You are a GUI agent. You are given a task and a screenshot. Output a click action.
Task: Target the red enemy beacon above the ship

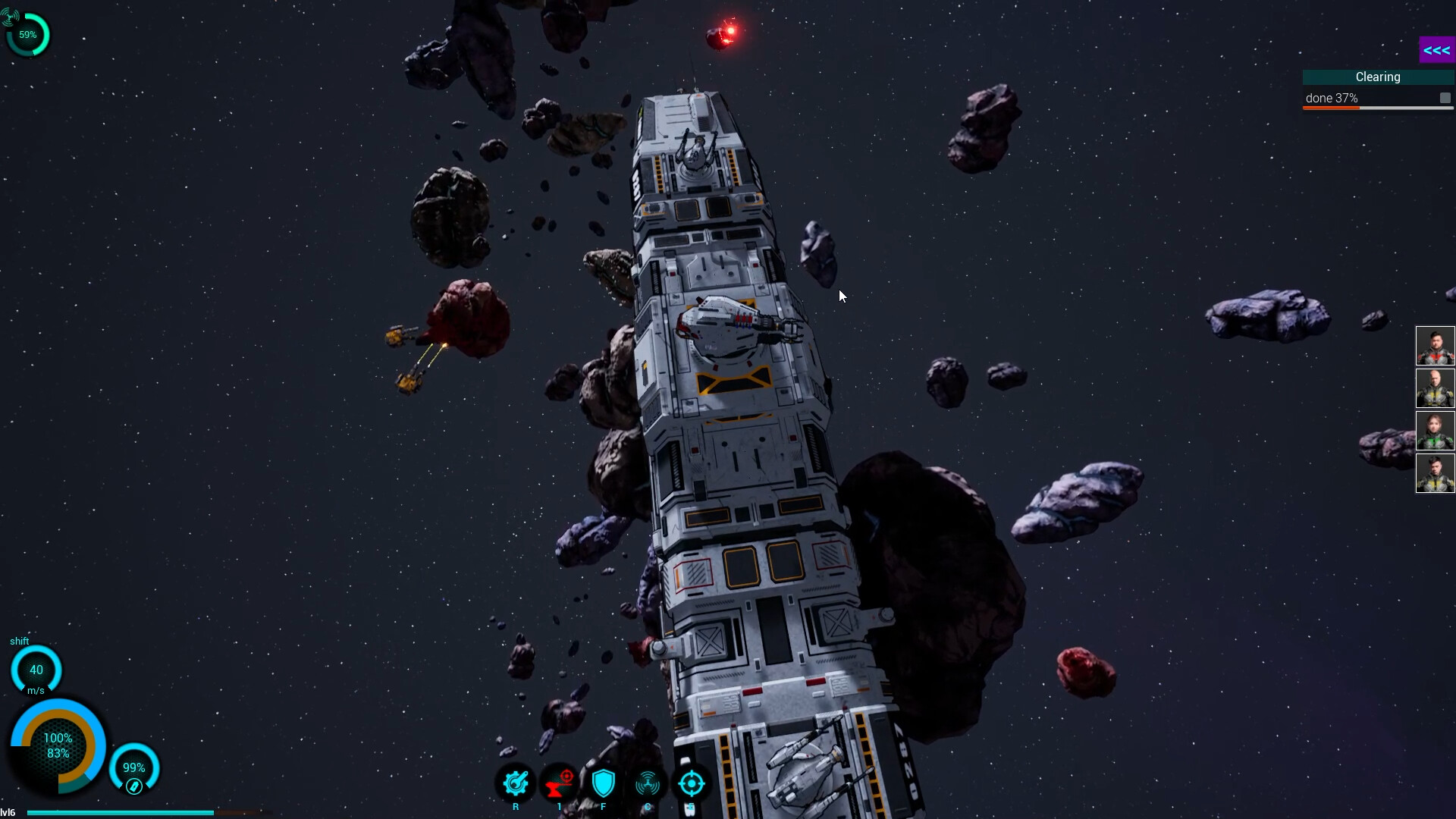pos(724,34)
